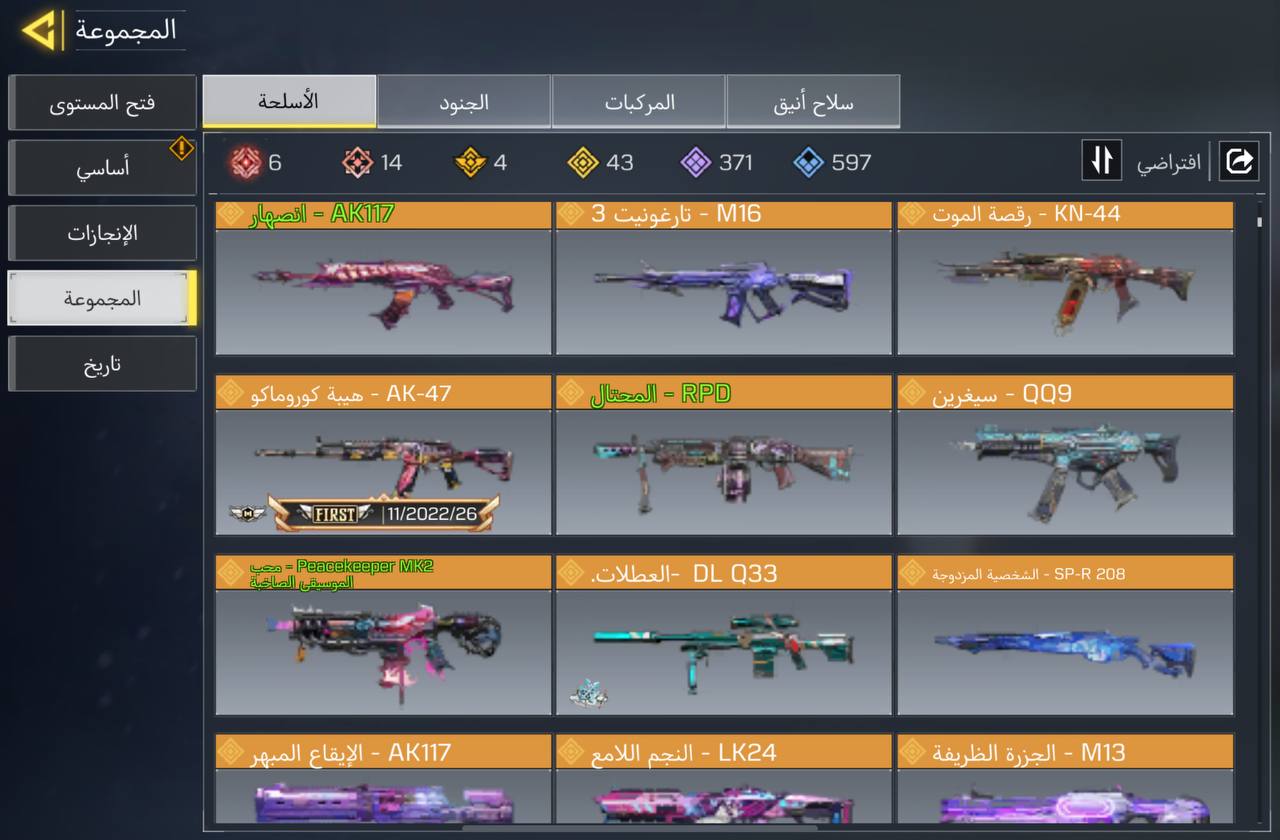
Task: Select the AK117 انصهار weapon card
Action: pos(383,280)
